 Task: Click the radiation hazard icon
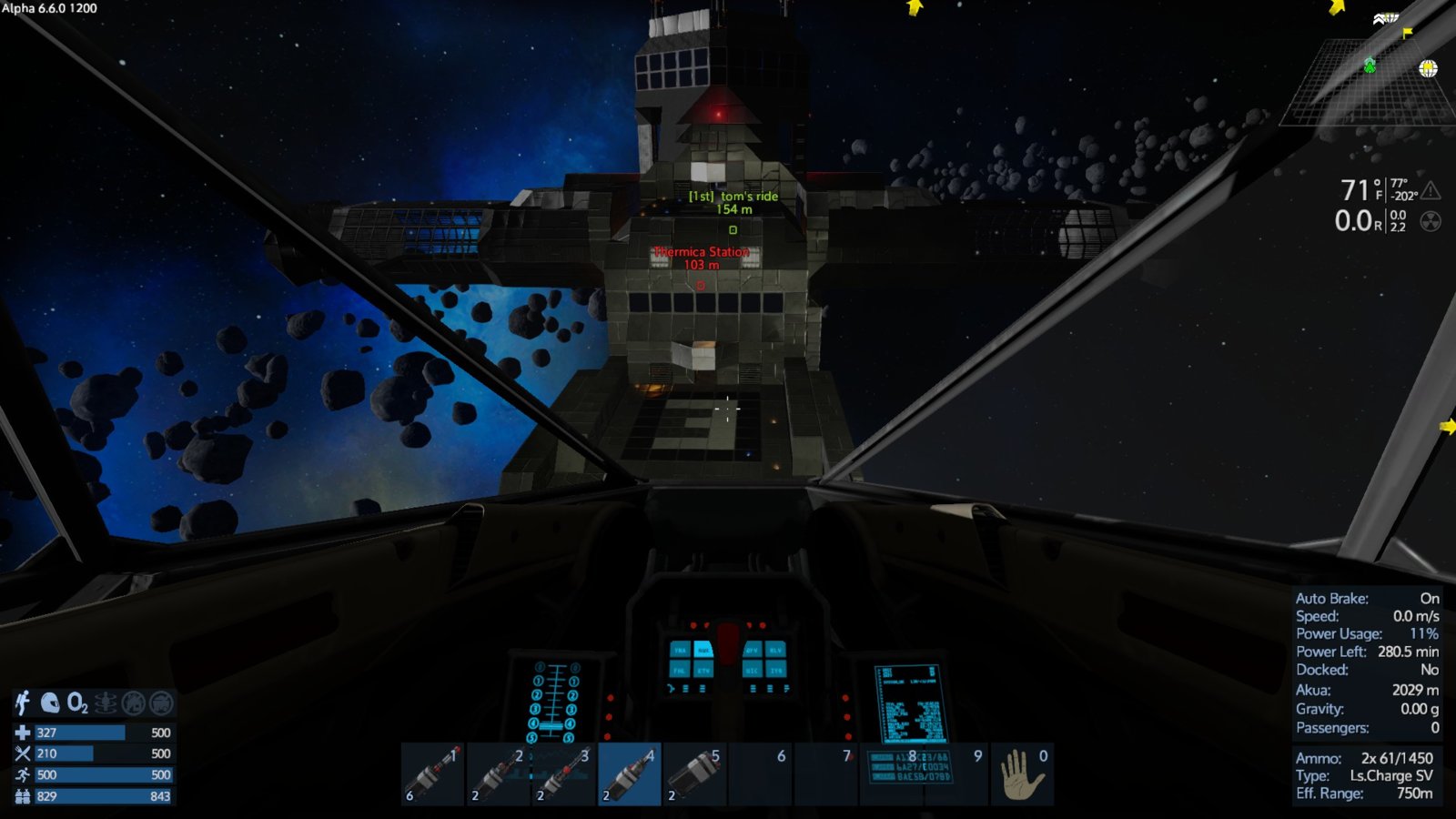(1431, 221)
